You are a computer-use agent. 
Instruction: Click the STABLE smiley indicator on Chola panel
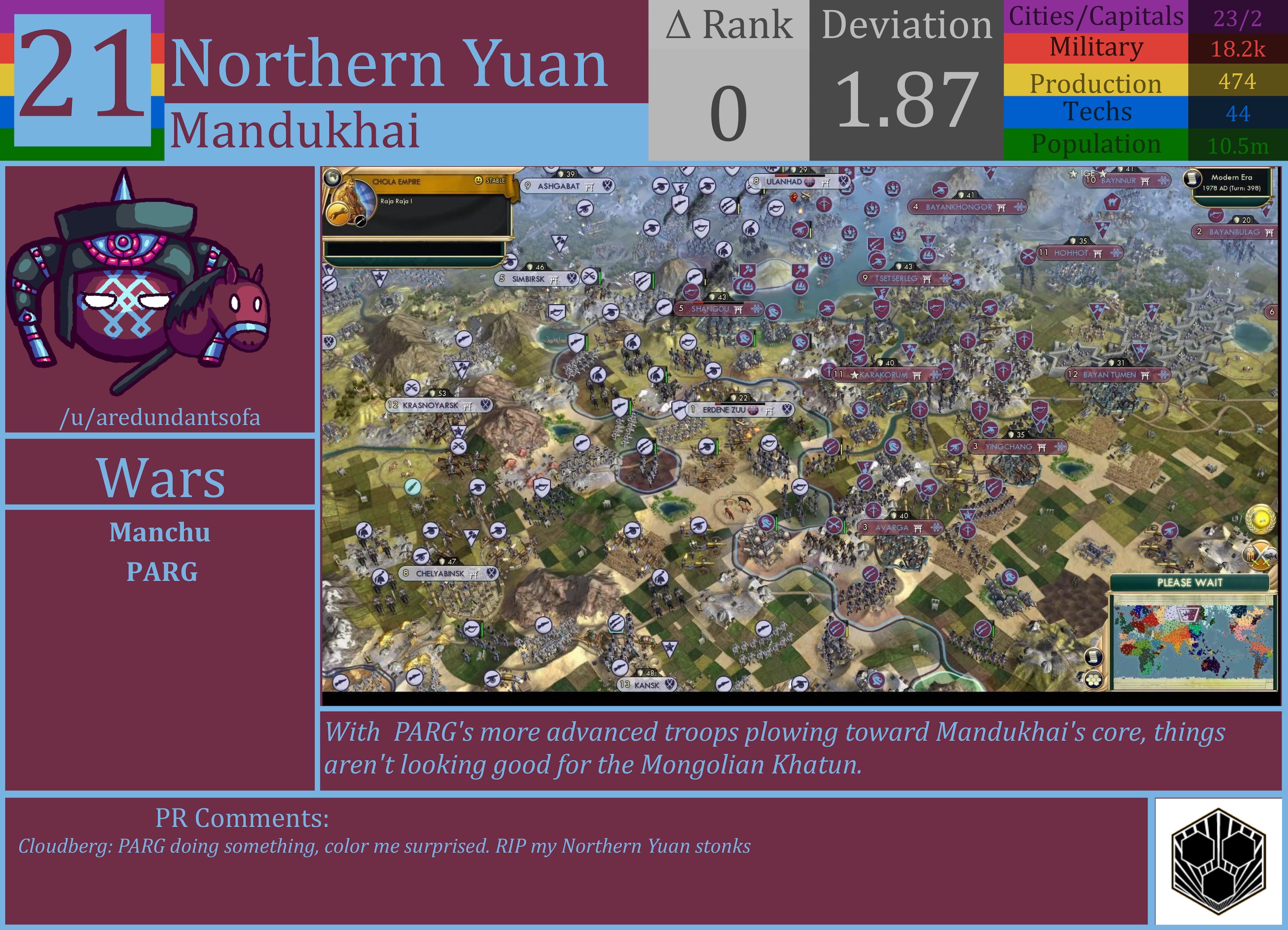(478, 180)
